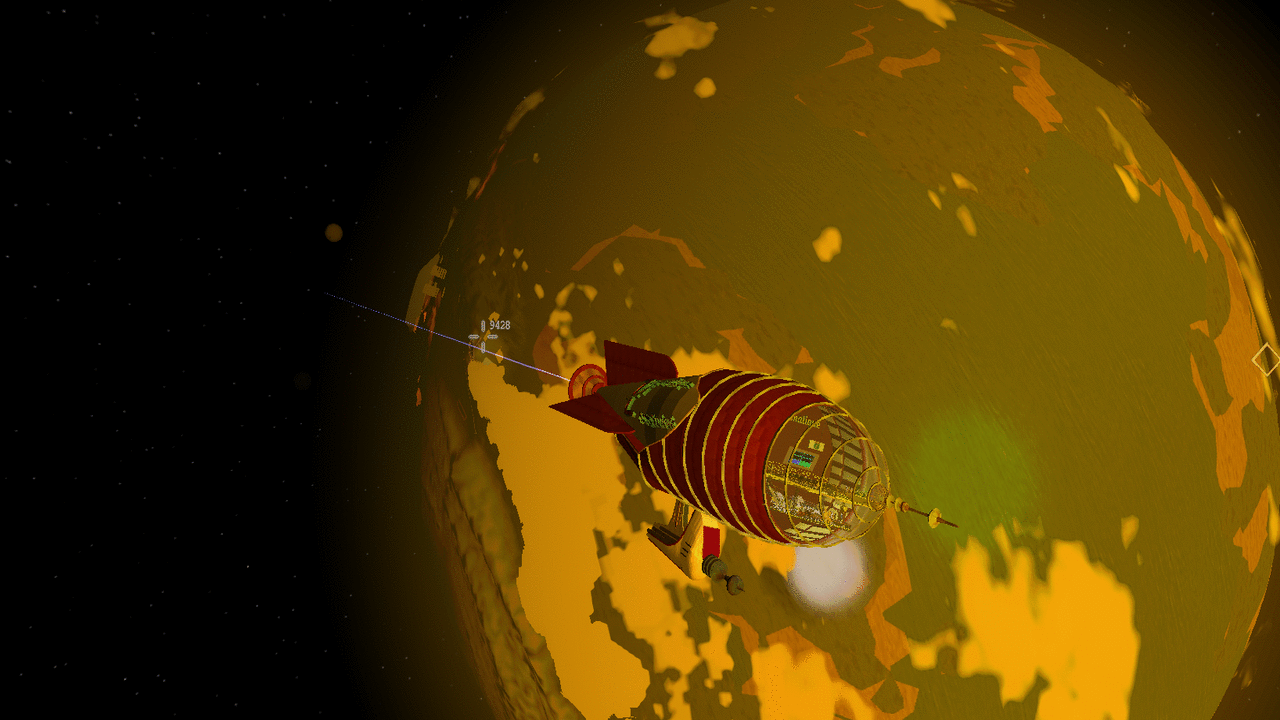
Task: Select the crosshair target marker labeled 9428
Action: pyautogui.click(x=484, y=337)
